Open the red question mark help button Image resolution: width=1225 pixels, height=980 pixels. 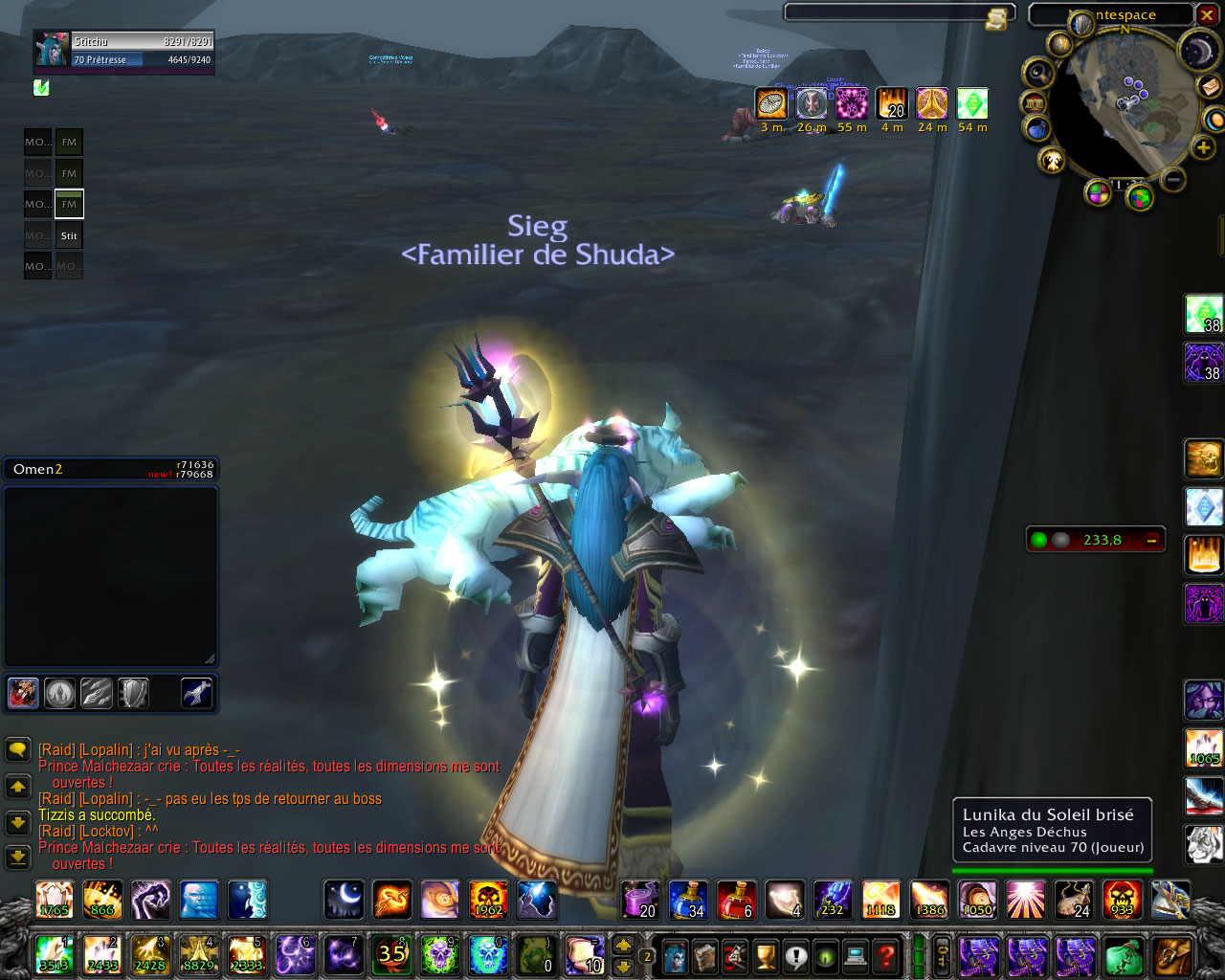pos(886,955)
